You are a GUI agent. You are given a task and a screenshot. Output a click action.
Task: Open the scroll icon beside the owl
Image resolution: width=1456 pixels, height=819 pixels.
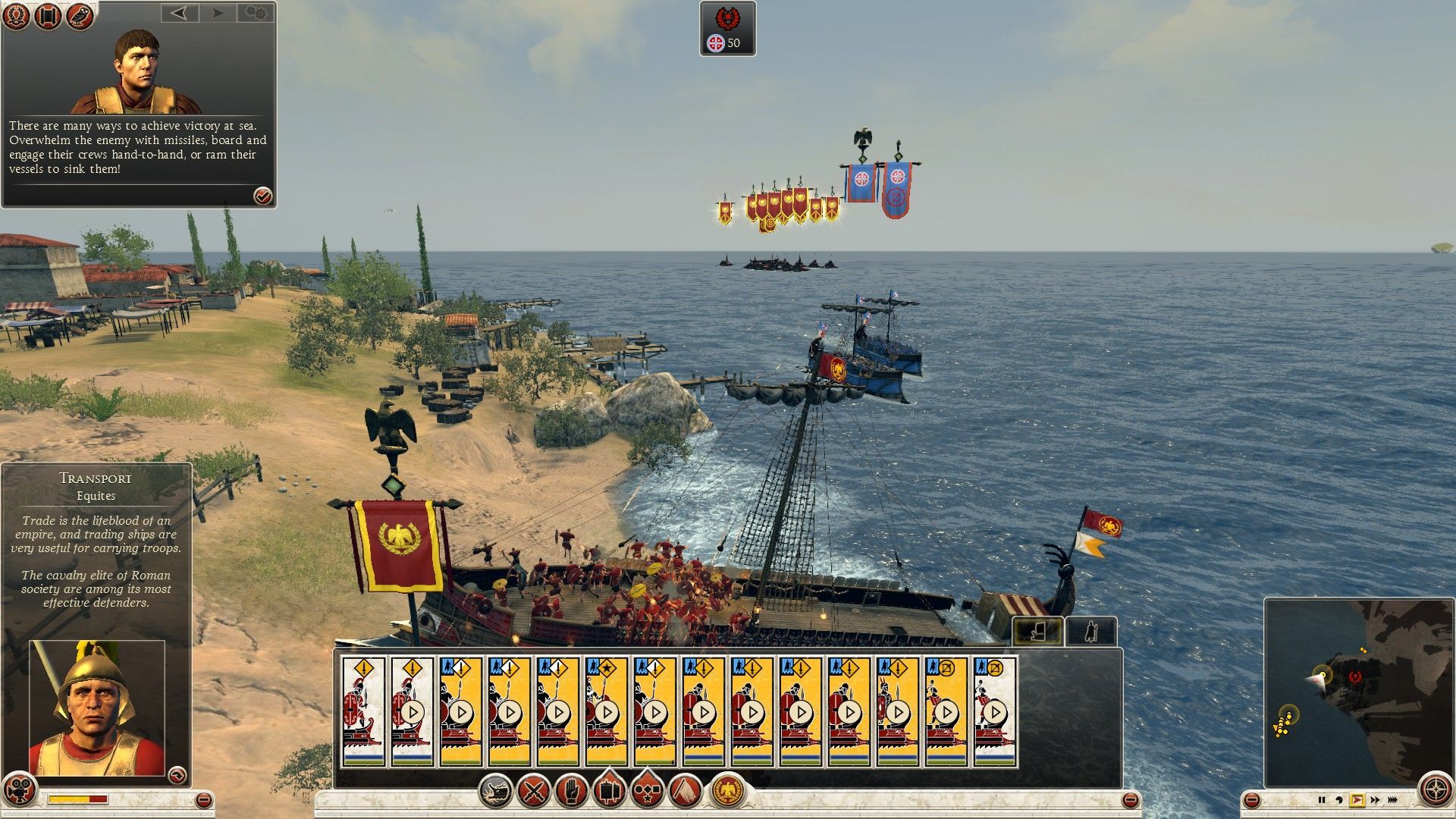click(x=48, y=17)
